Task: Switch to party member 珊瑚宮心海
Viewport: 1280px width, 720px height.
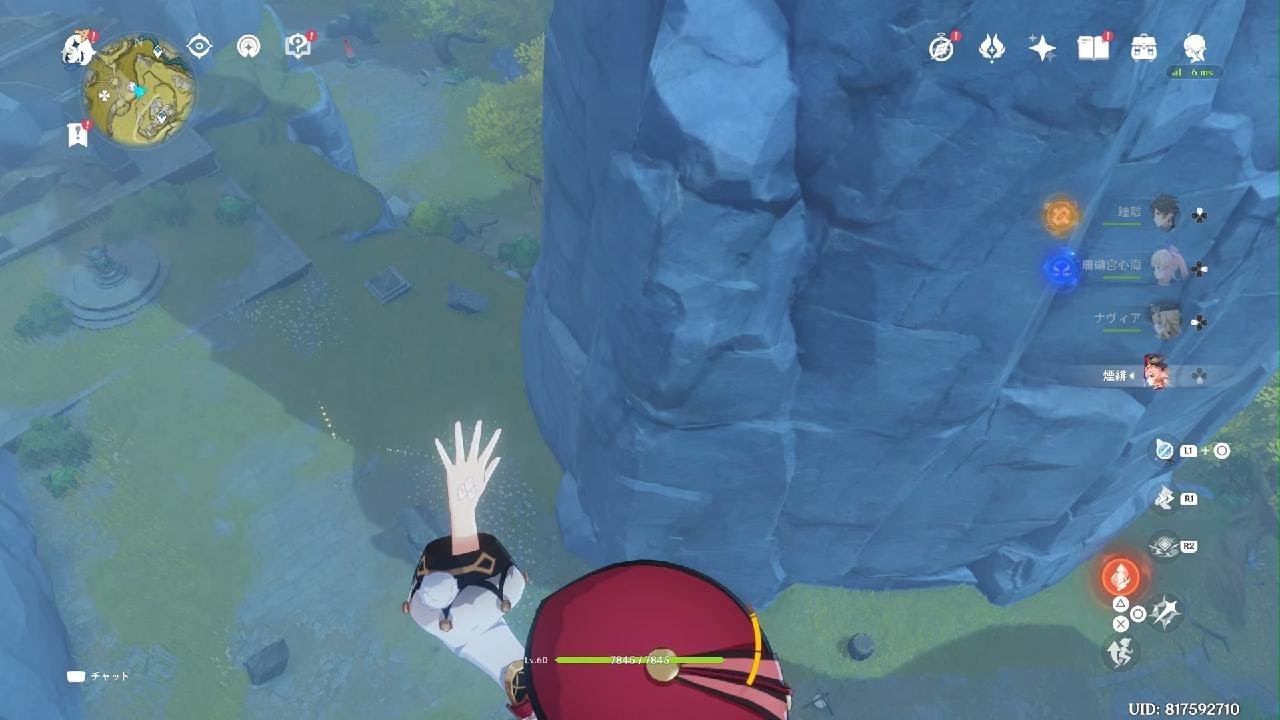Action: click(1163, 267)
